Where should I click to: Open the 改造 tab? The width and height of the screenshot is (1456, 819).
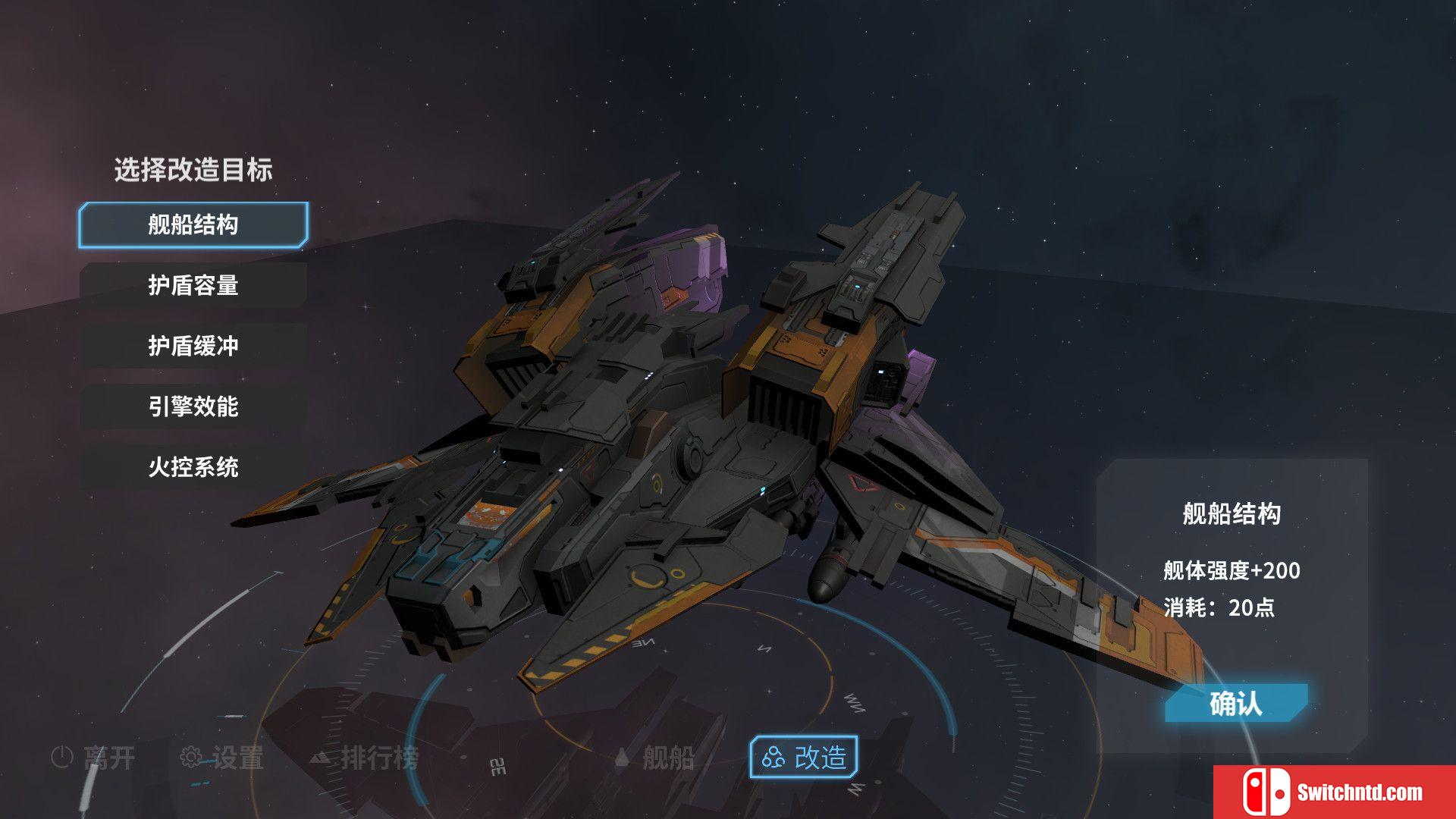tap(804, 757)
